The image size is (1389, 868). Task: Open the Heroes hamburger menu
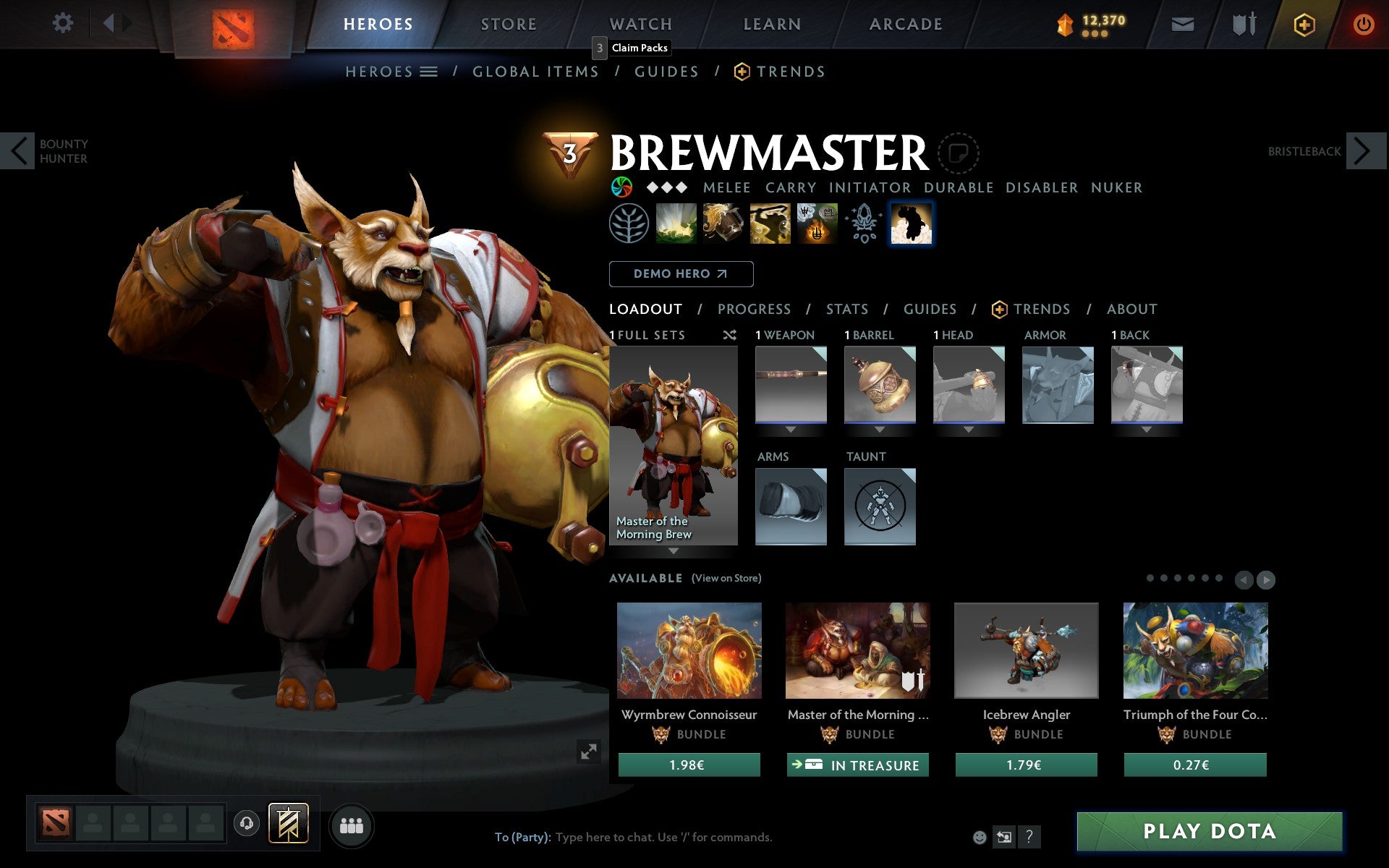tap(428, 72)
